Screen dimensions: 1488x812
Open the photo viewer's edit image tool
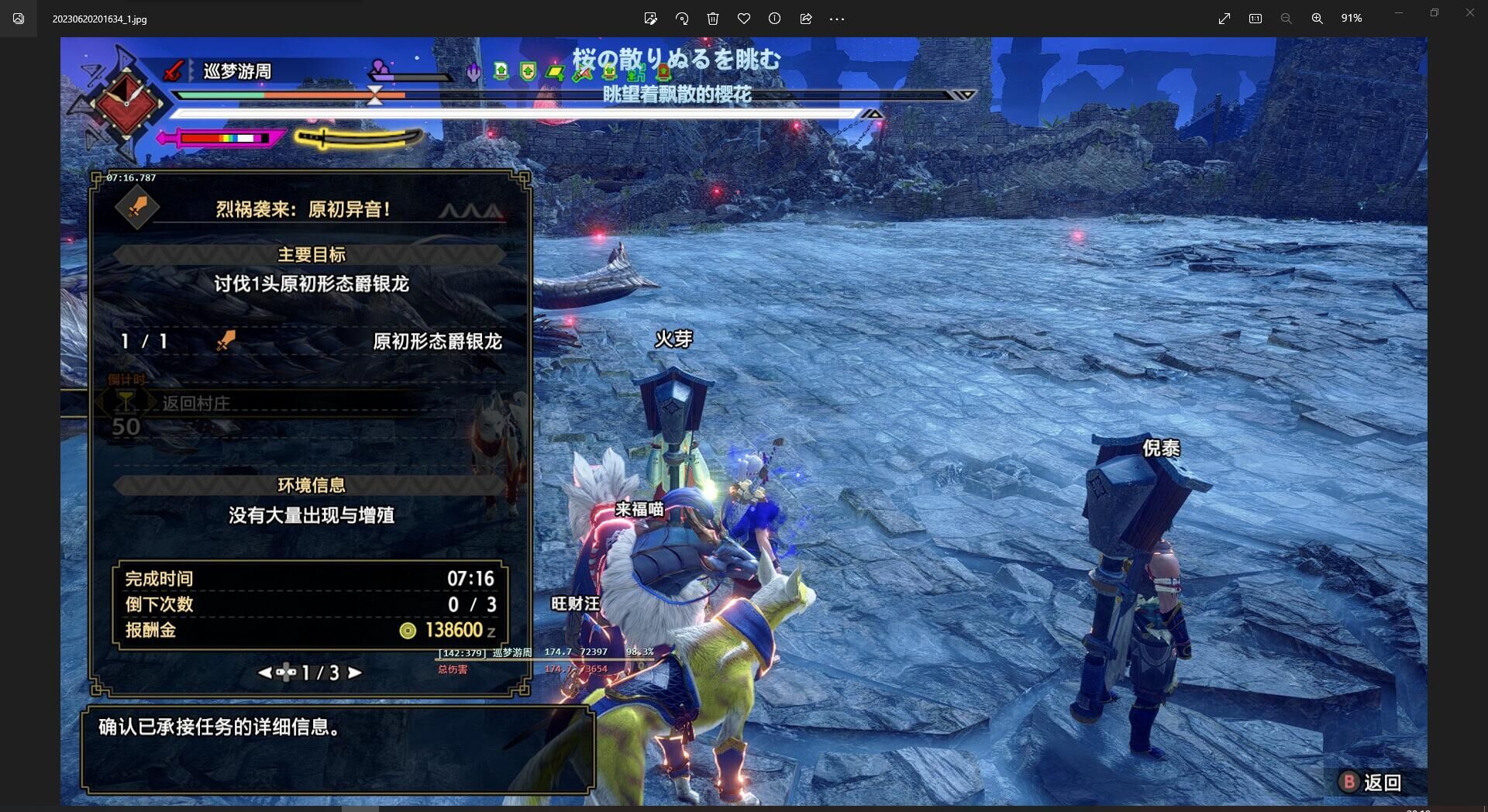pos(650,19)
